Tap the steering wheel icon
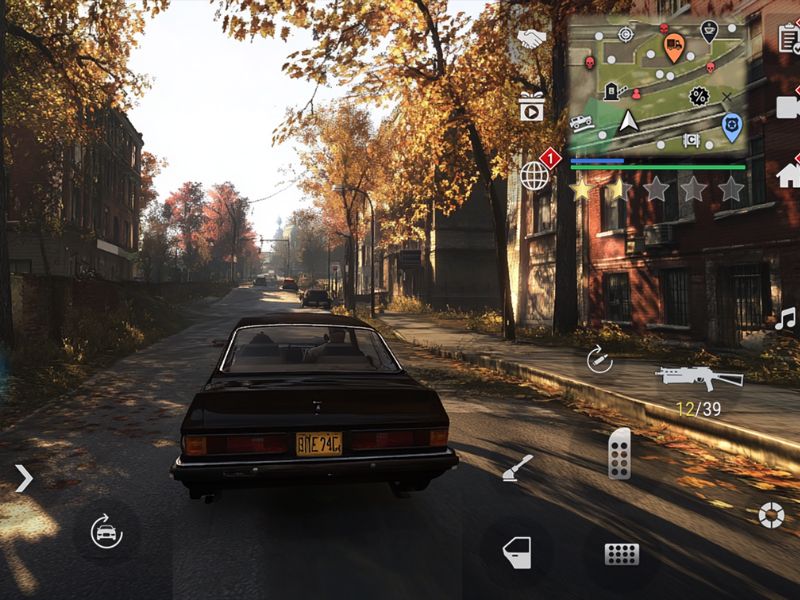800x600 pixels. click(770, 514)
